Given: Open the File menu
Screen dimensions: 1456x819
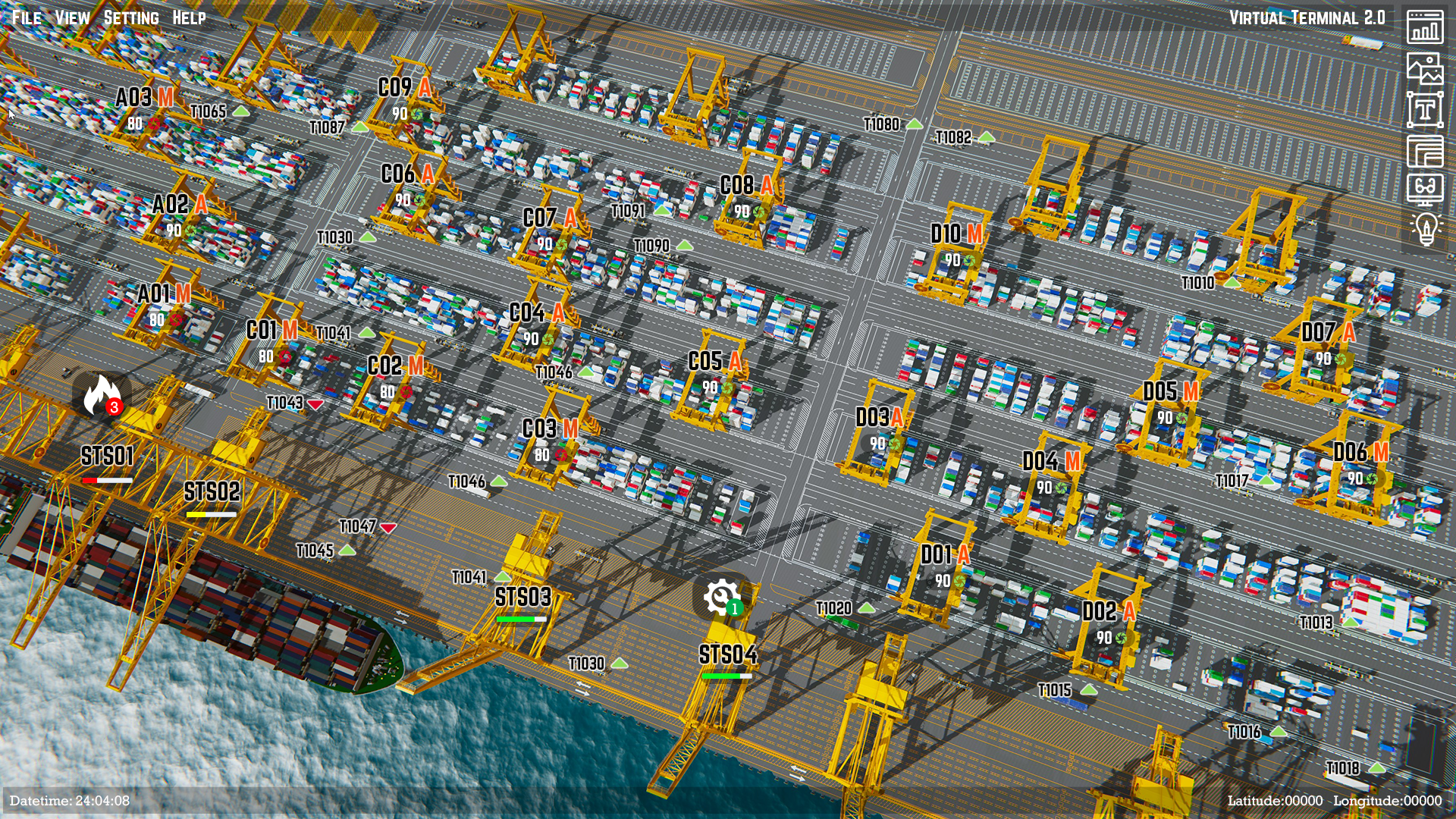Looking at the screenshot, I should (x=27, y=17).
